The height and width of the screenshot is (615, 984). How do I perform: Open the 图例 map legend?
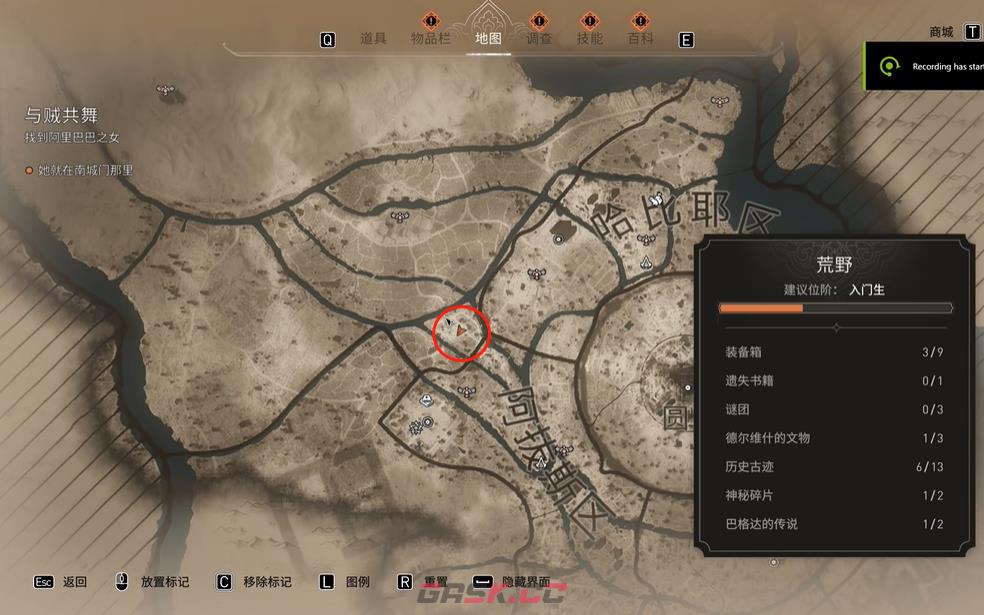click(357, 582)
